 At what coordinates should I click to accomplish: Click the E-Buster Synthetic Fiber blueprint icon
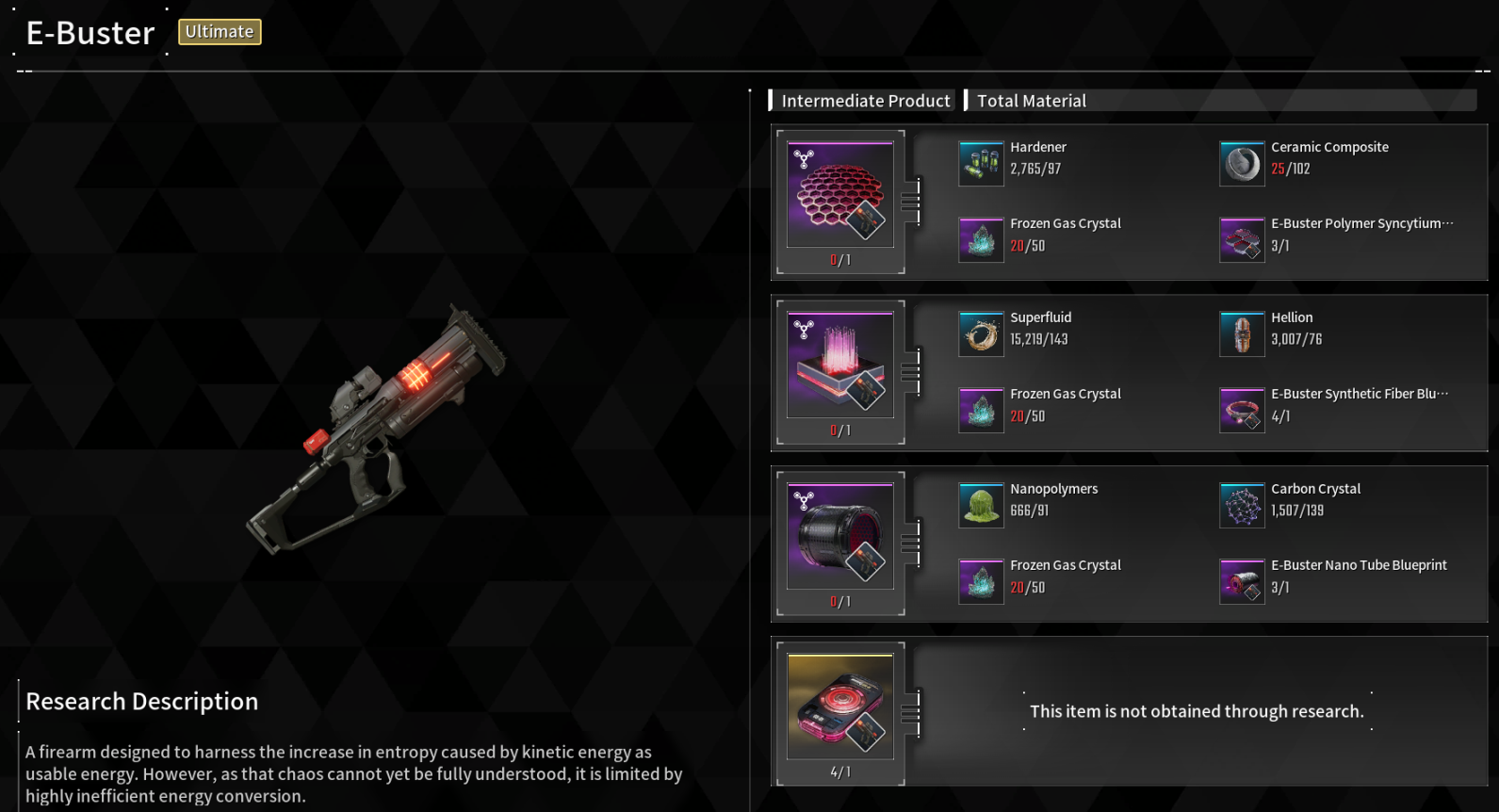tap(1242, 411)
